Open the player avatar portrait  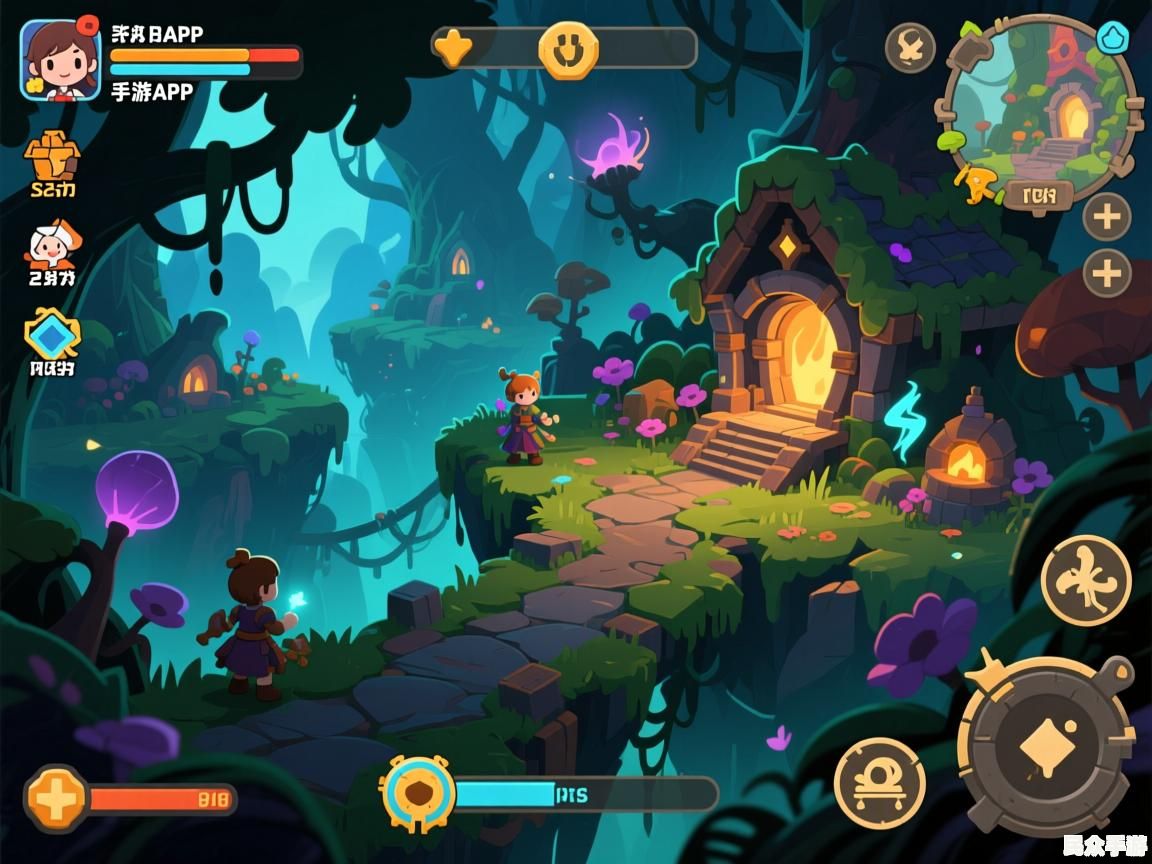(x=60, y=60)
